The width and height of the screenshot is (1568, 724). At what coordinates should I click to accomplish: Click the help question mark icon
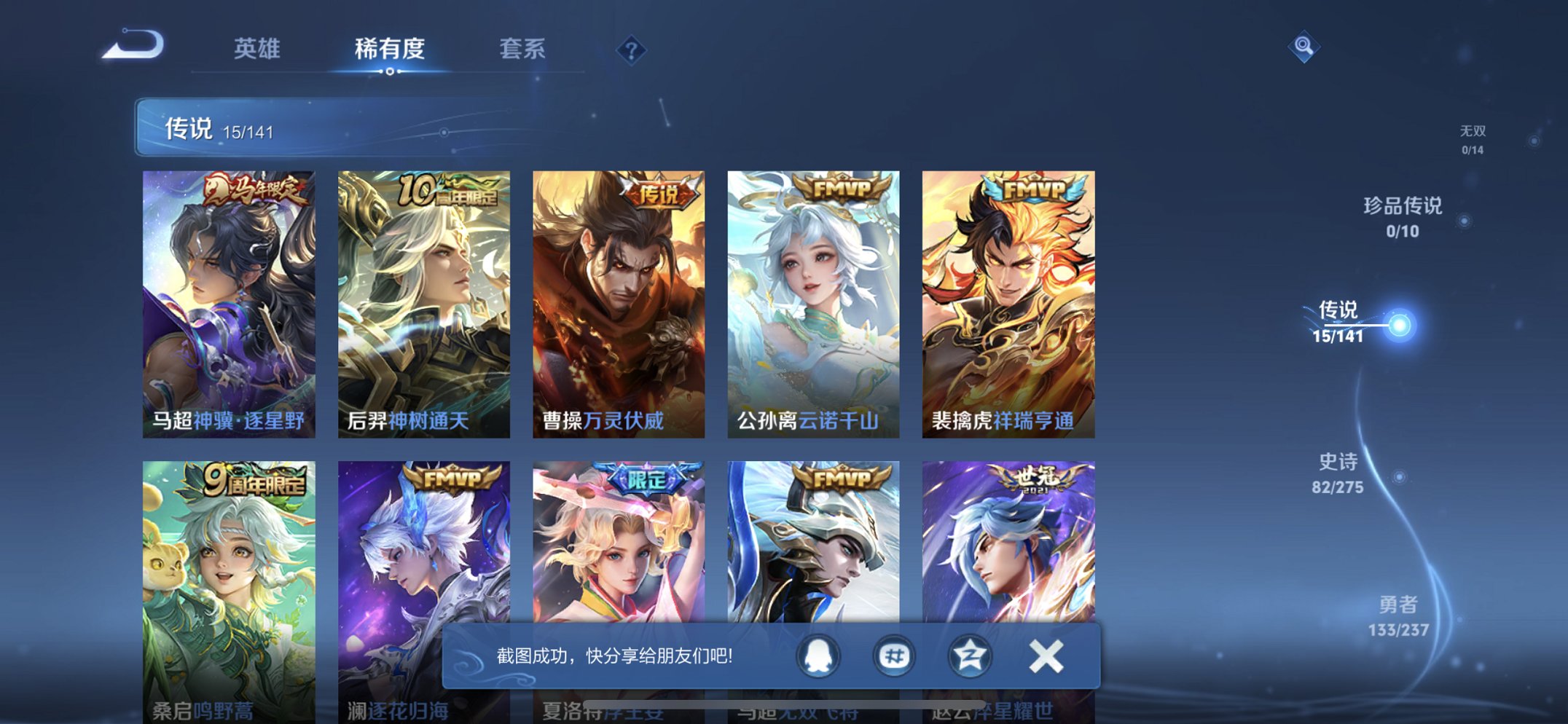click(x=630, y=49)
